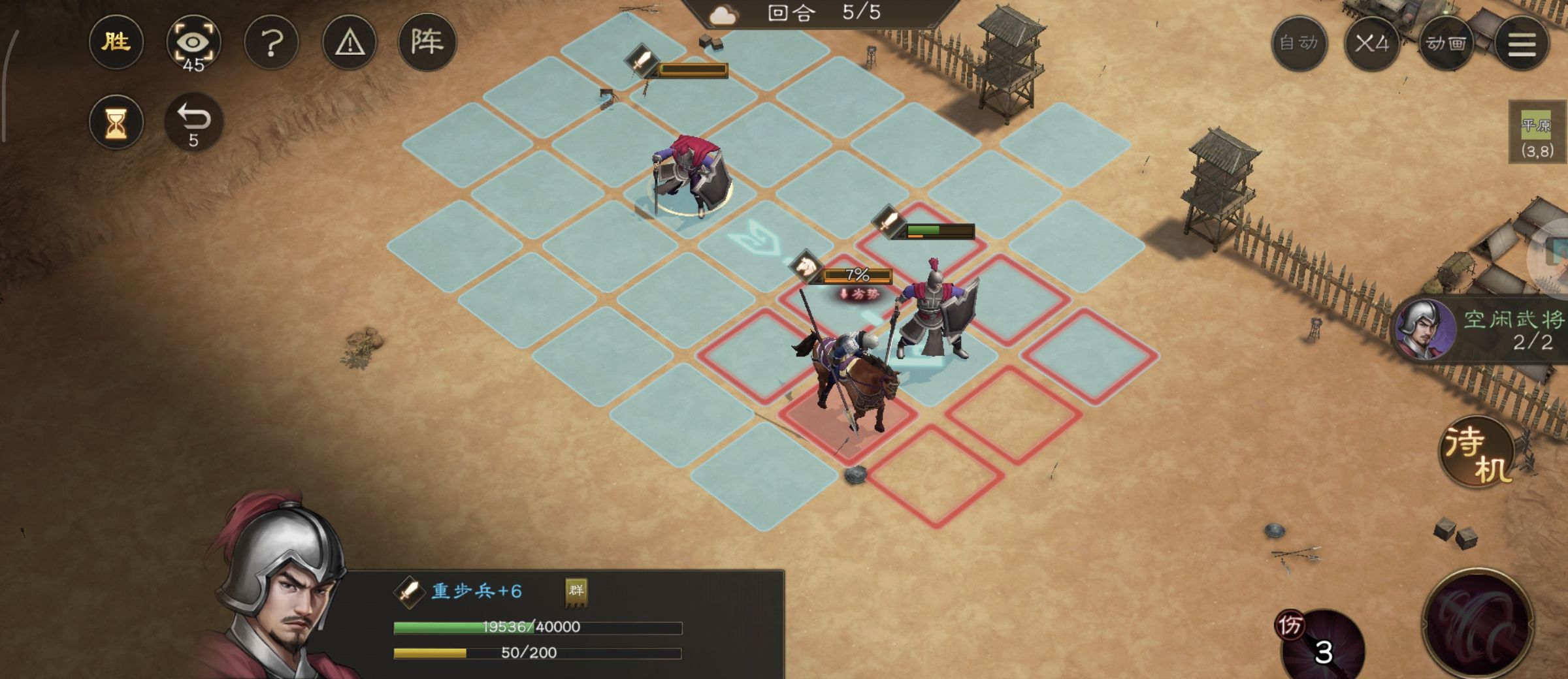Screen dimensions: 1568x679
Task: Show the warning triangle info
Action: (350, 43)
